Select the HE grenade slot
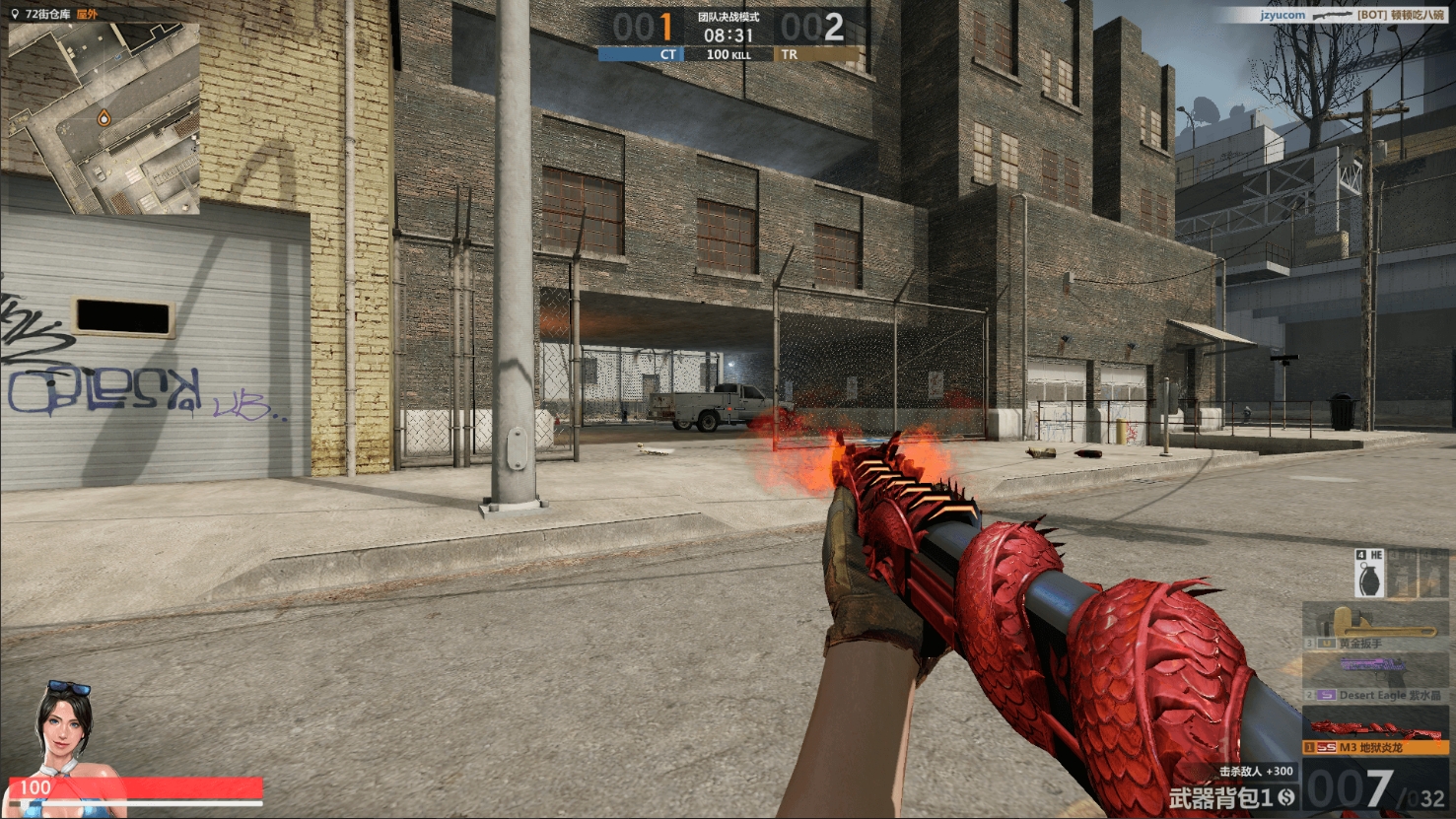Viewport: 1456px width, 819px height. [1371, 574]
